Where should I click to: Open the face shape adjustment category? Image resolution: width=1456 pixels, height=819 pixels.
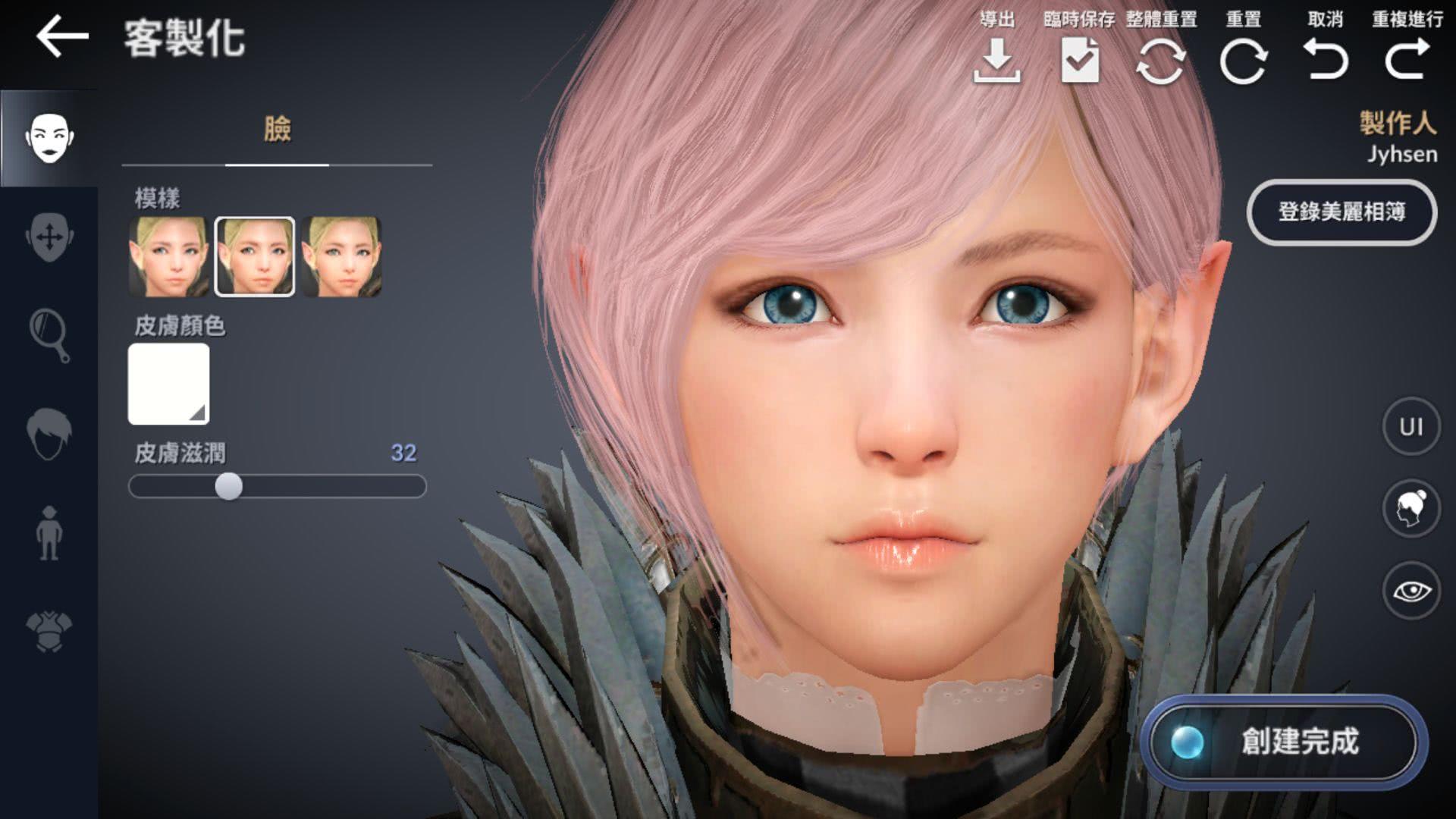point(49,237)
